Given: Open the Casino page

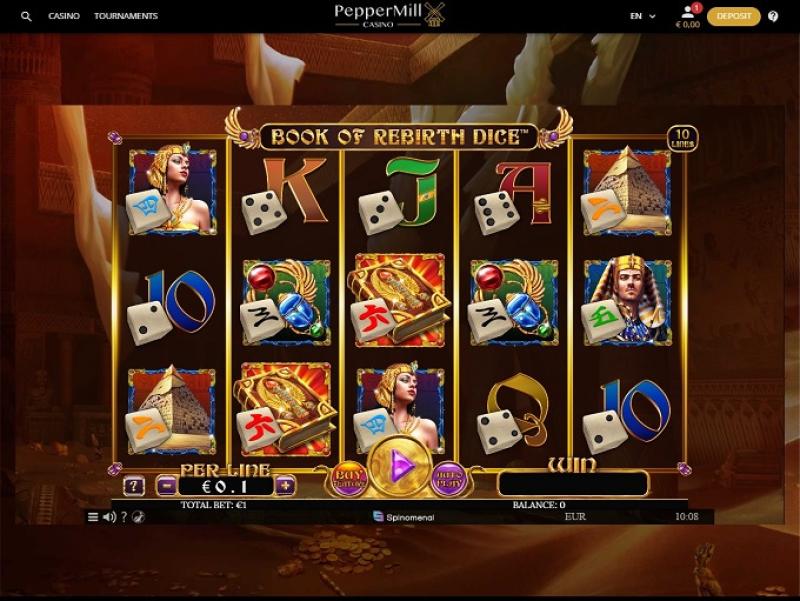Looking at the screenshot, I should coord(64,16).
